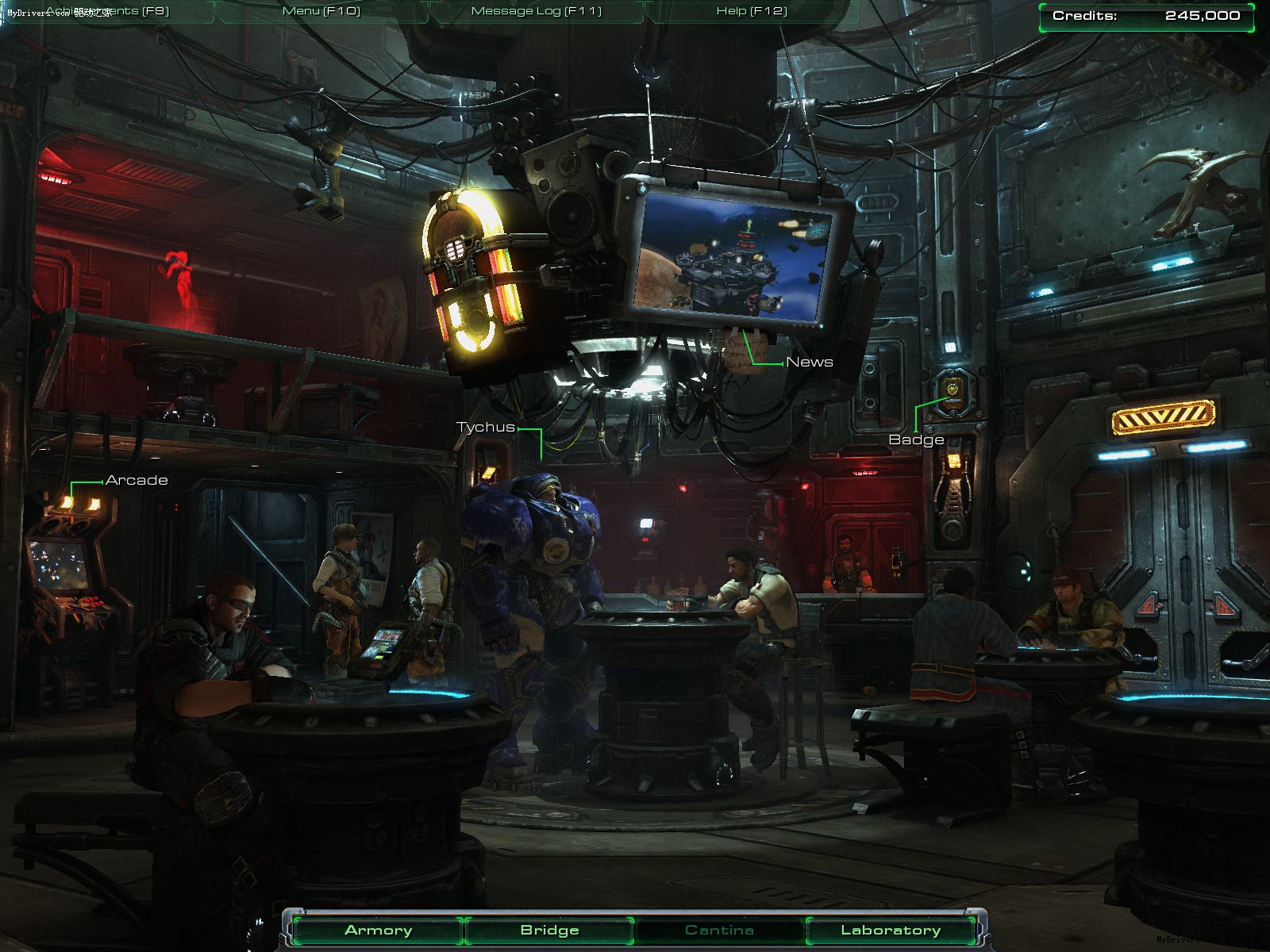Watch the News broadcast label
The height and width of the screenshot is (952, 1270).
click(x=809, y=363)
